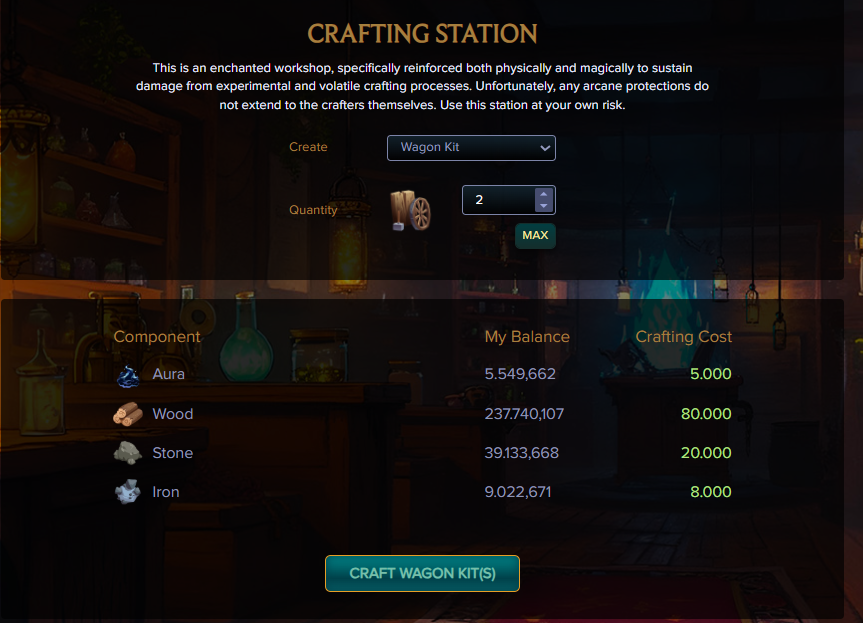Viewport: 863px width, 623px height.
Task: Decrease quantity with the down arrow
Action: 543,206
